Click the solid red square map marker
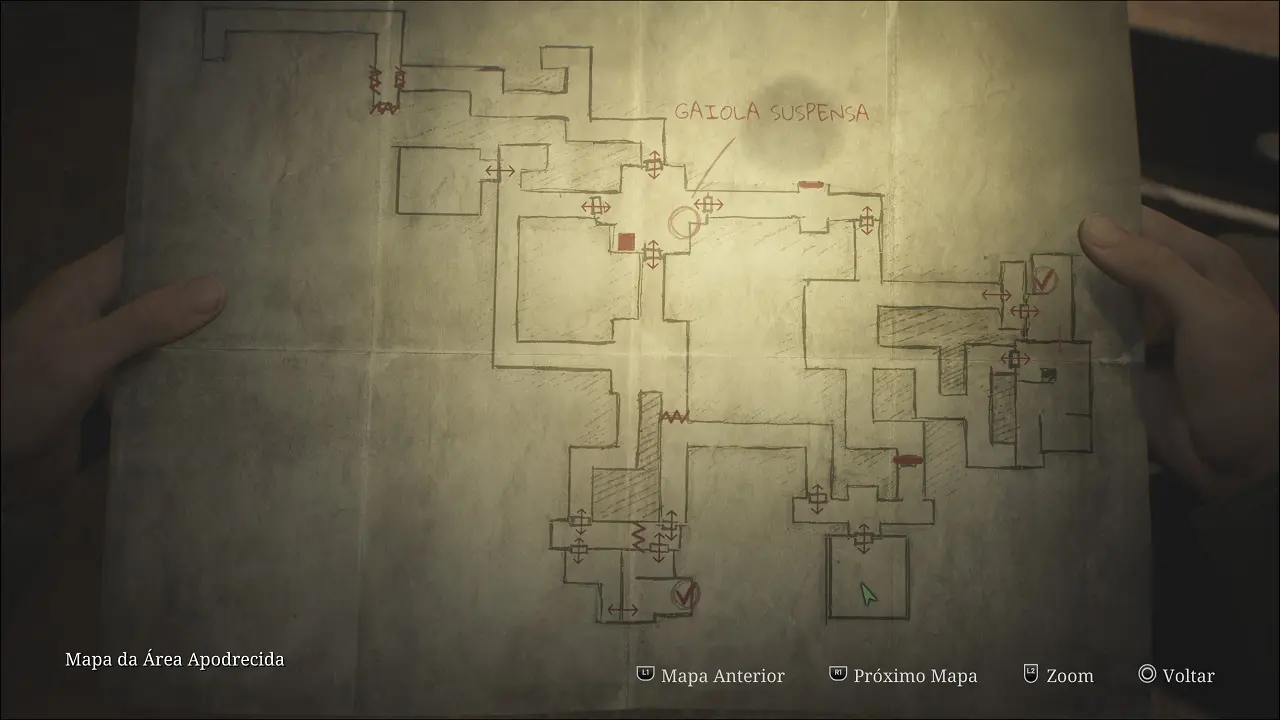This screenshot has width=1280, height=720. (x=627, y=241)
